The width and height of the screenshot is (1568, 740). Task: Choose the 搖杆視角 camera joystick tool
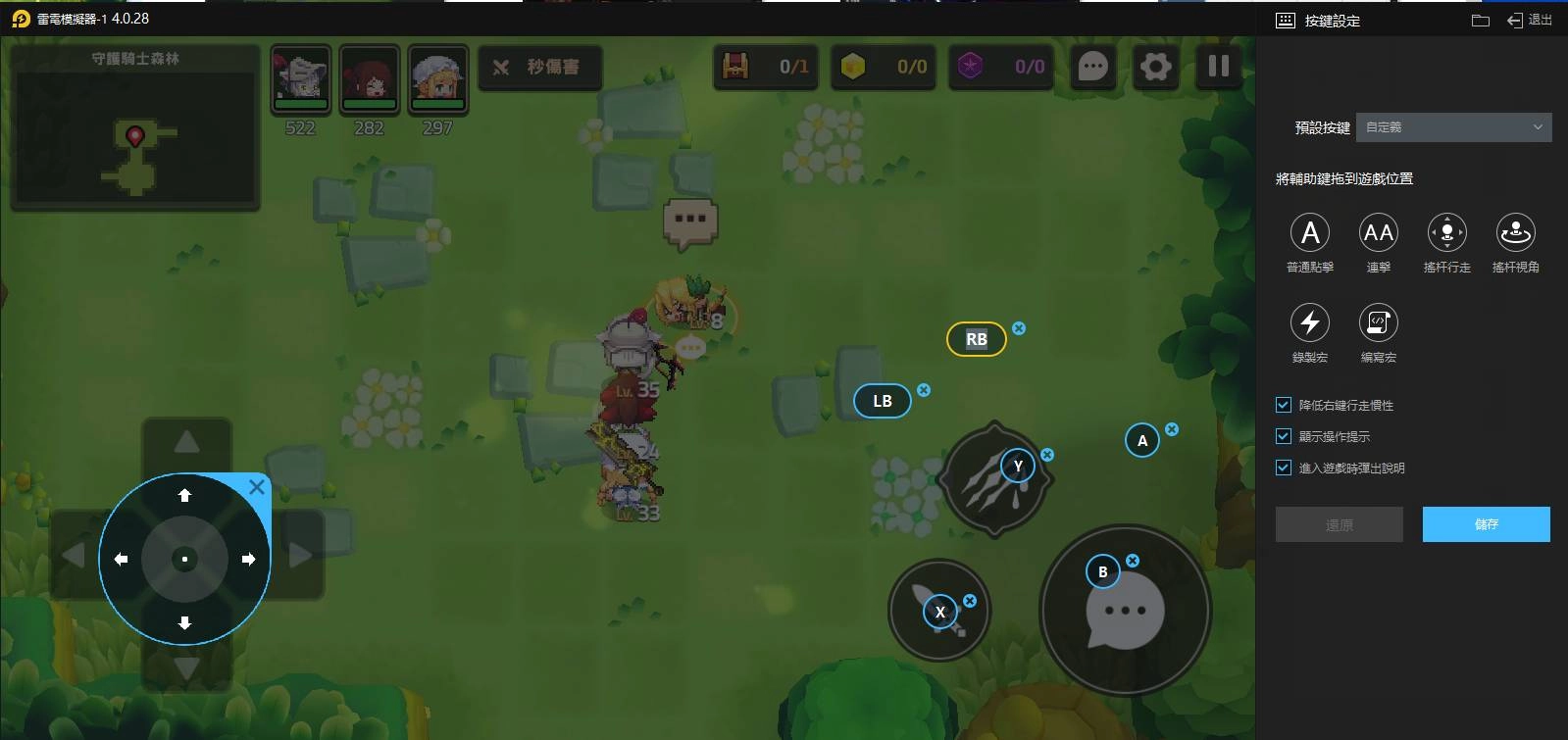click(x=1515, y=233)
